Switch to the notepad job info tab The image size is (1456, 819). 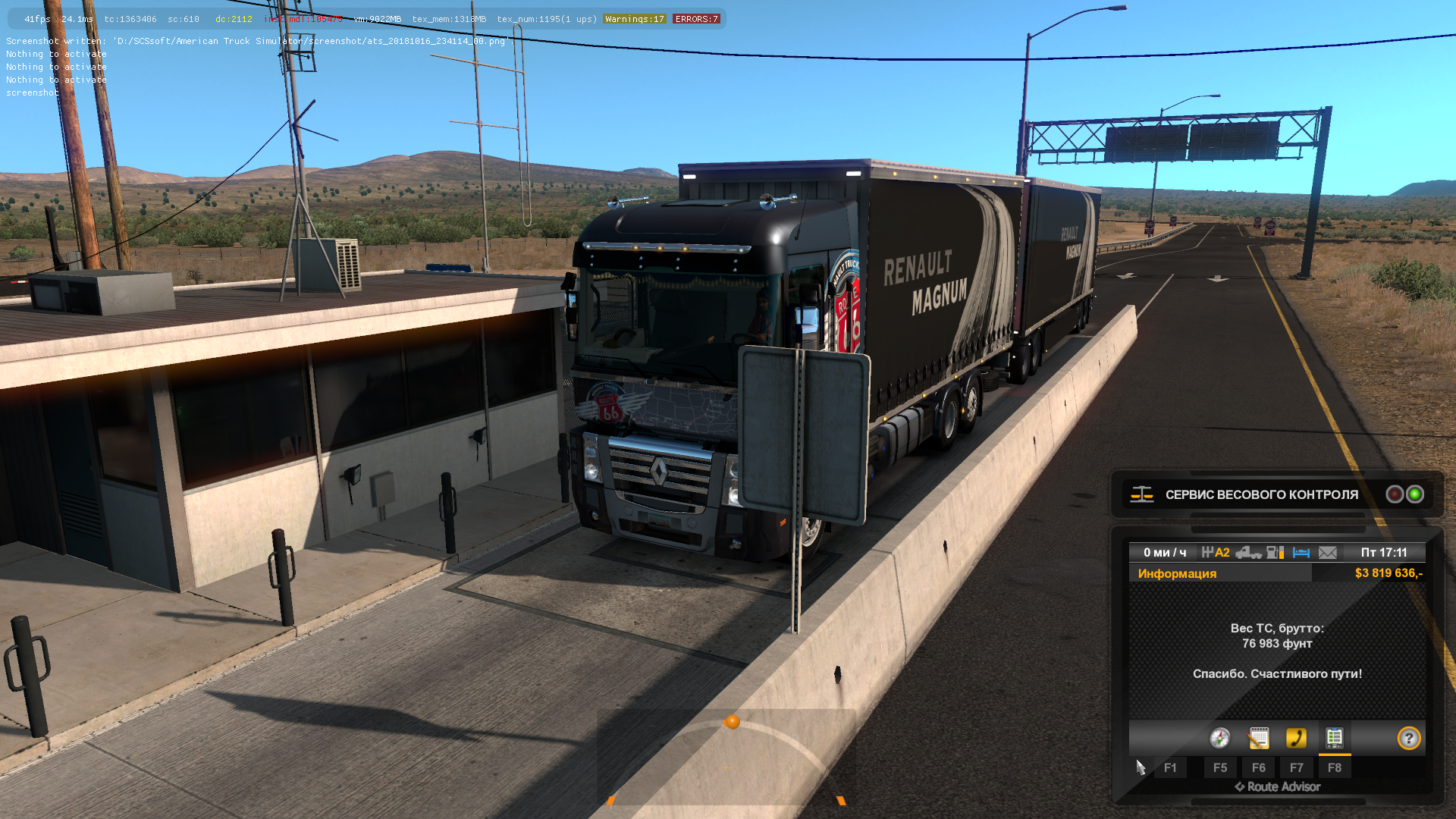(1258, 738)
